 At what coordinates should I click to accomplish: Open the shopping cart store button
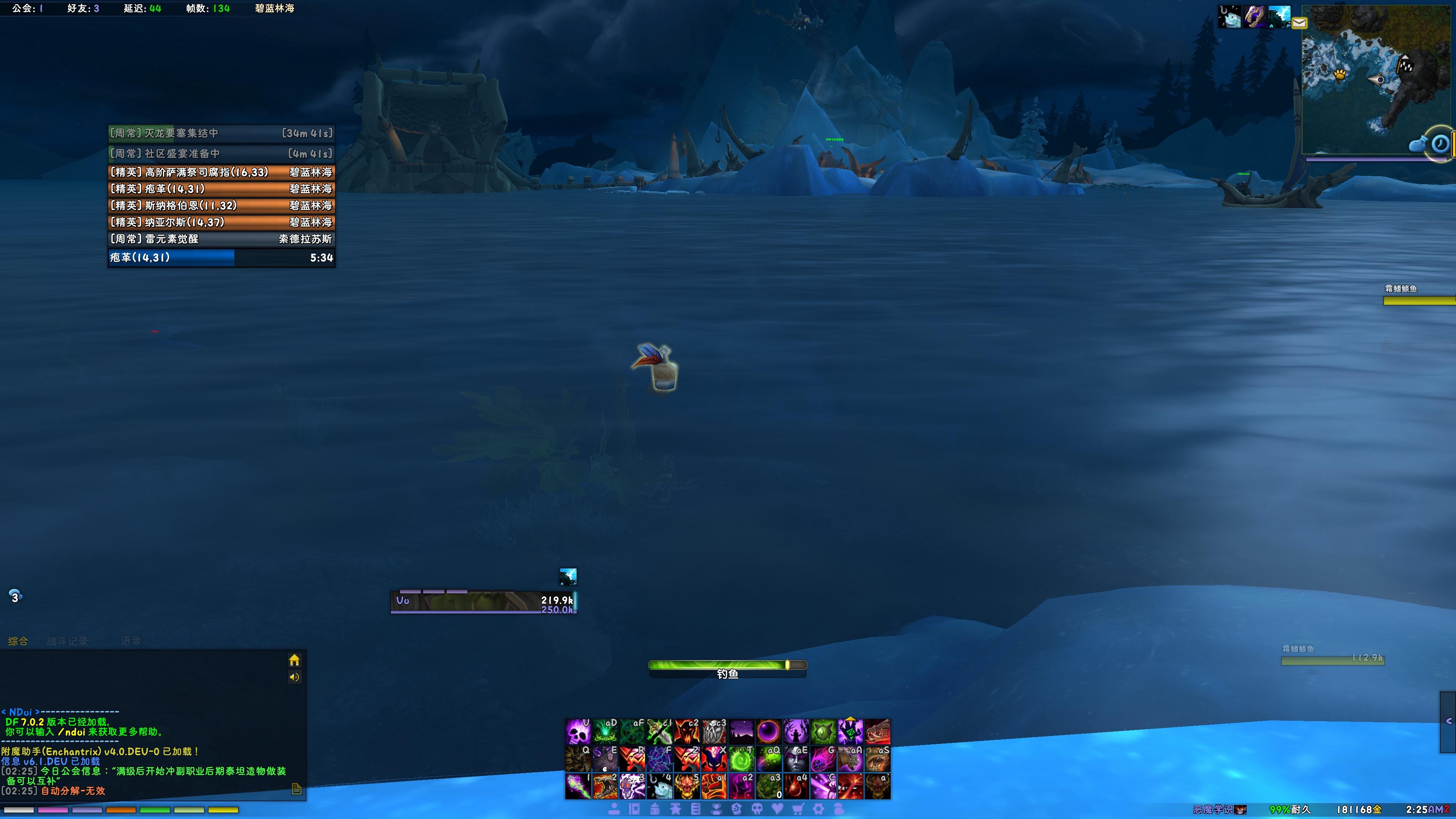pos(797,810)
